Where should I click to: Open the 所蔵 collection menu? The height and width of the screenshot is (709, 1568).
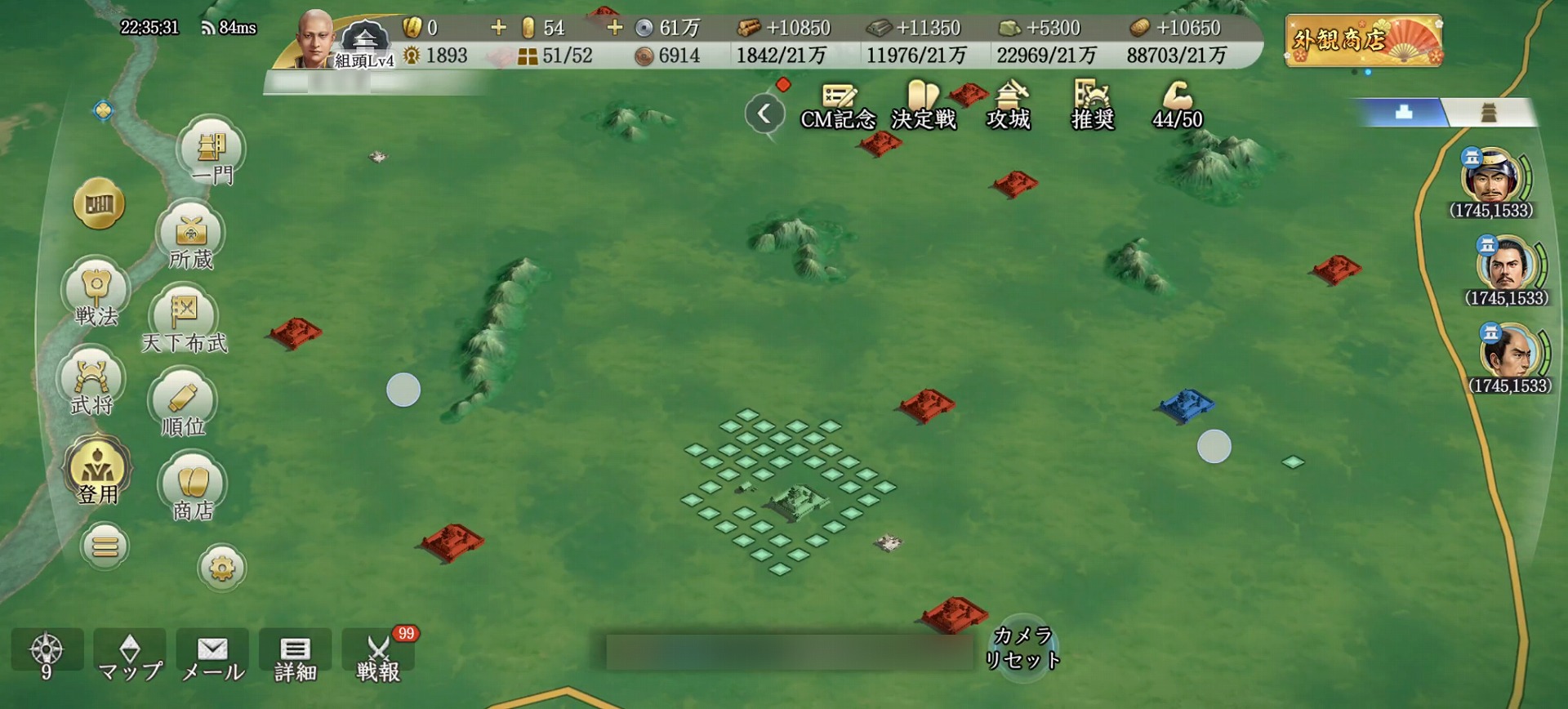190,238
